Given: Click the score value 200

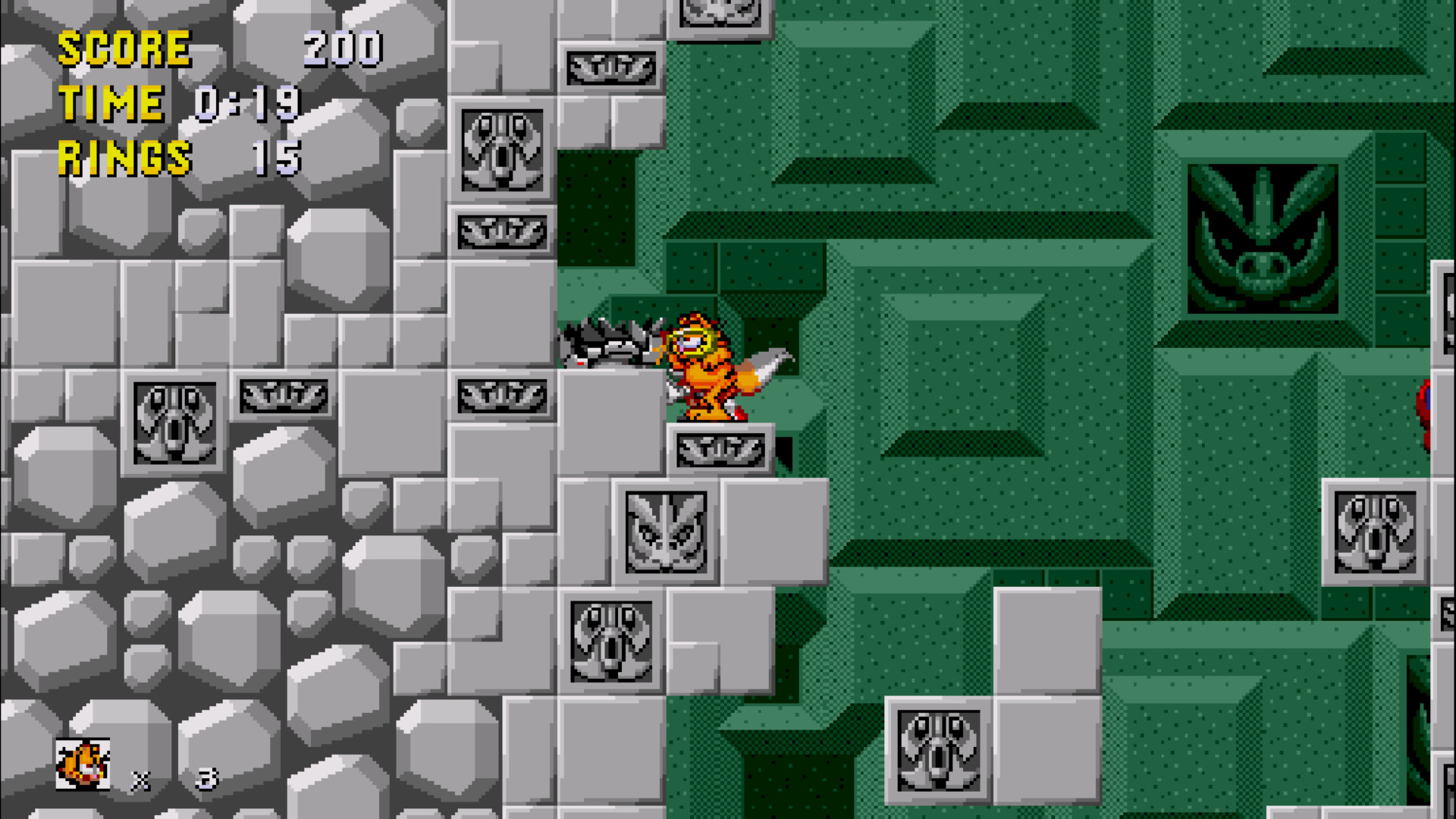Looking at the screenshot, I should [340, 50].
